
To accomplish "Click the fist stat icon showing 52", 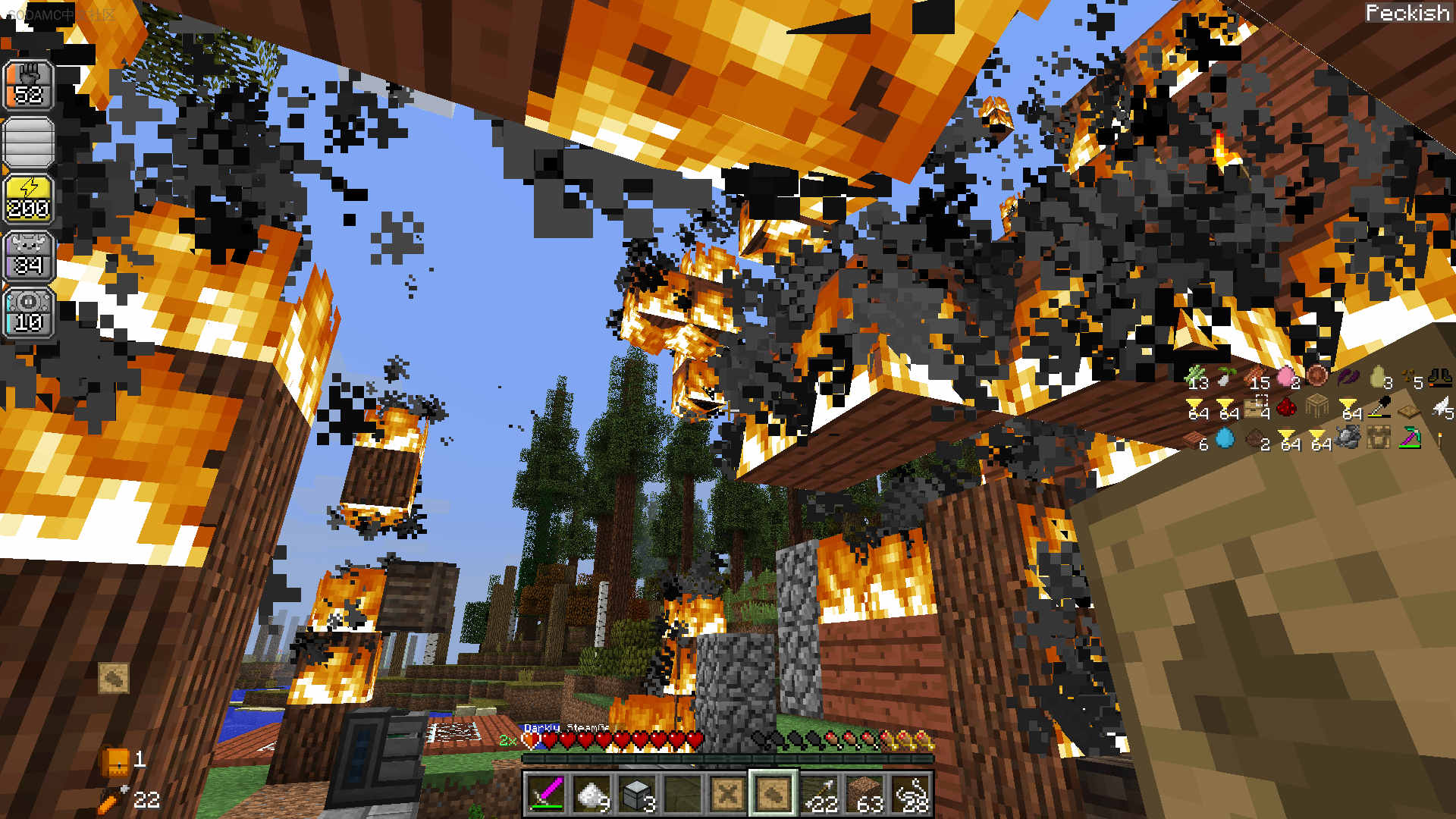I will click(x=29, y=85).
